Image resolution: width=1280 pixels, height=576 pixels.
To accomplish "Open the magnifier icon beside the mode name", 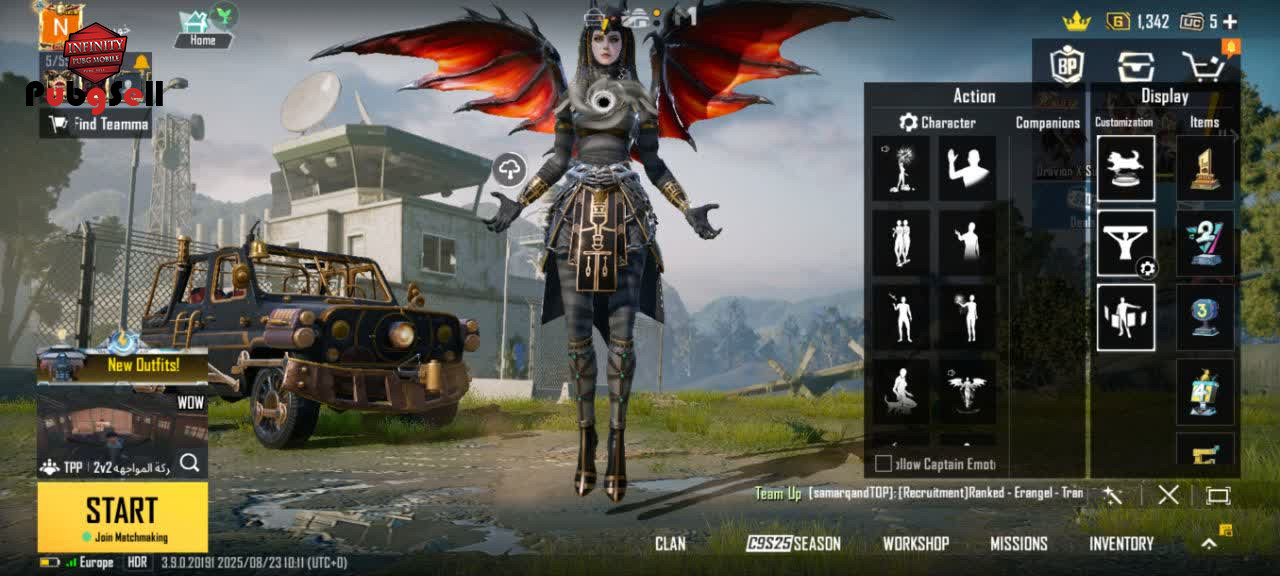I will pyautogui.click(x=189, y=463).
